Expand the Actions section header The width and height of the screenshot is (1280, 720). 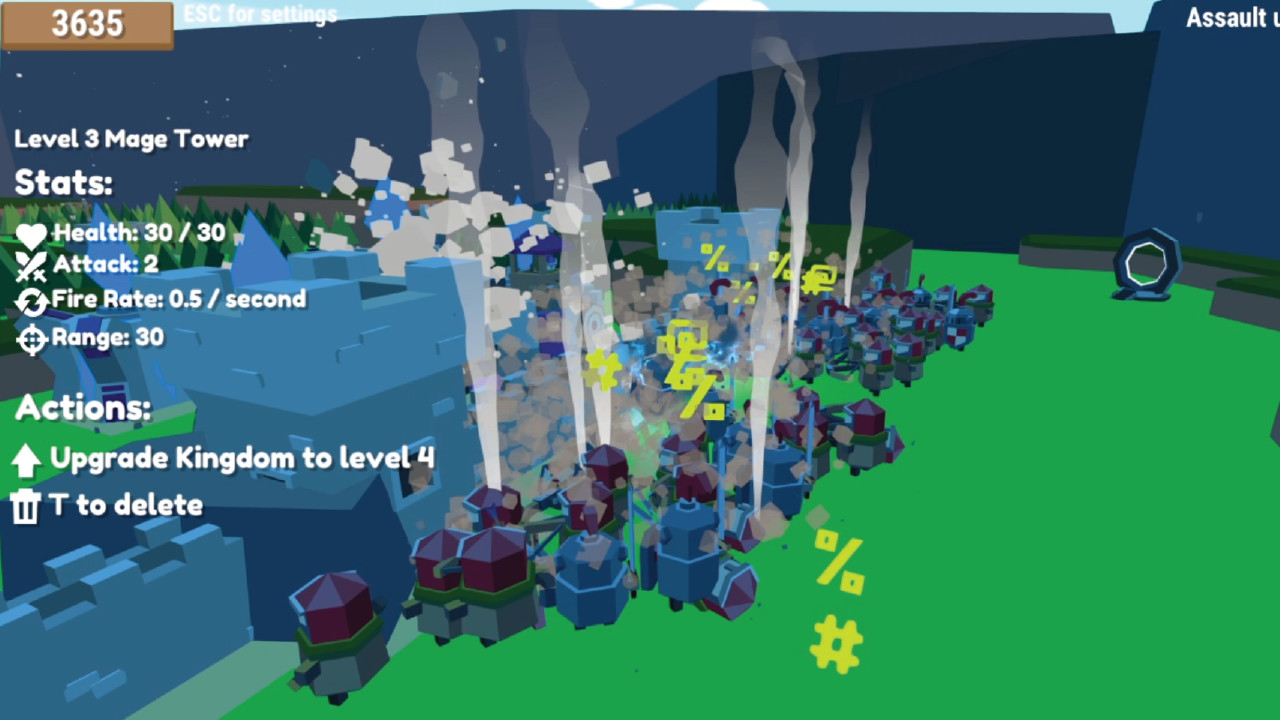pos(83,408)
